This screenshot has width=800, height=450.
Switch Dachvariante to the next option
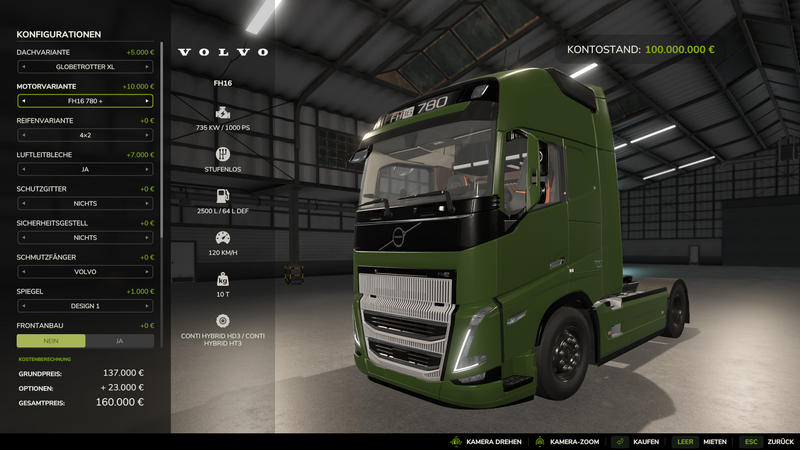coord(148,67)
